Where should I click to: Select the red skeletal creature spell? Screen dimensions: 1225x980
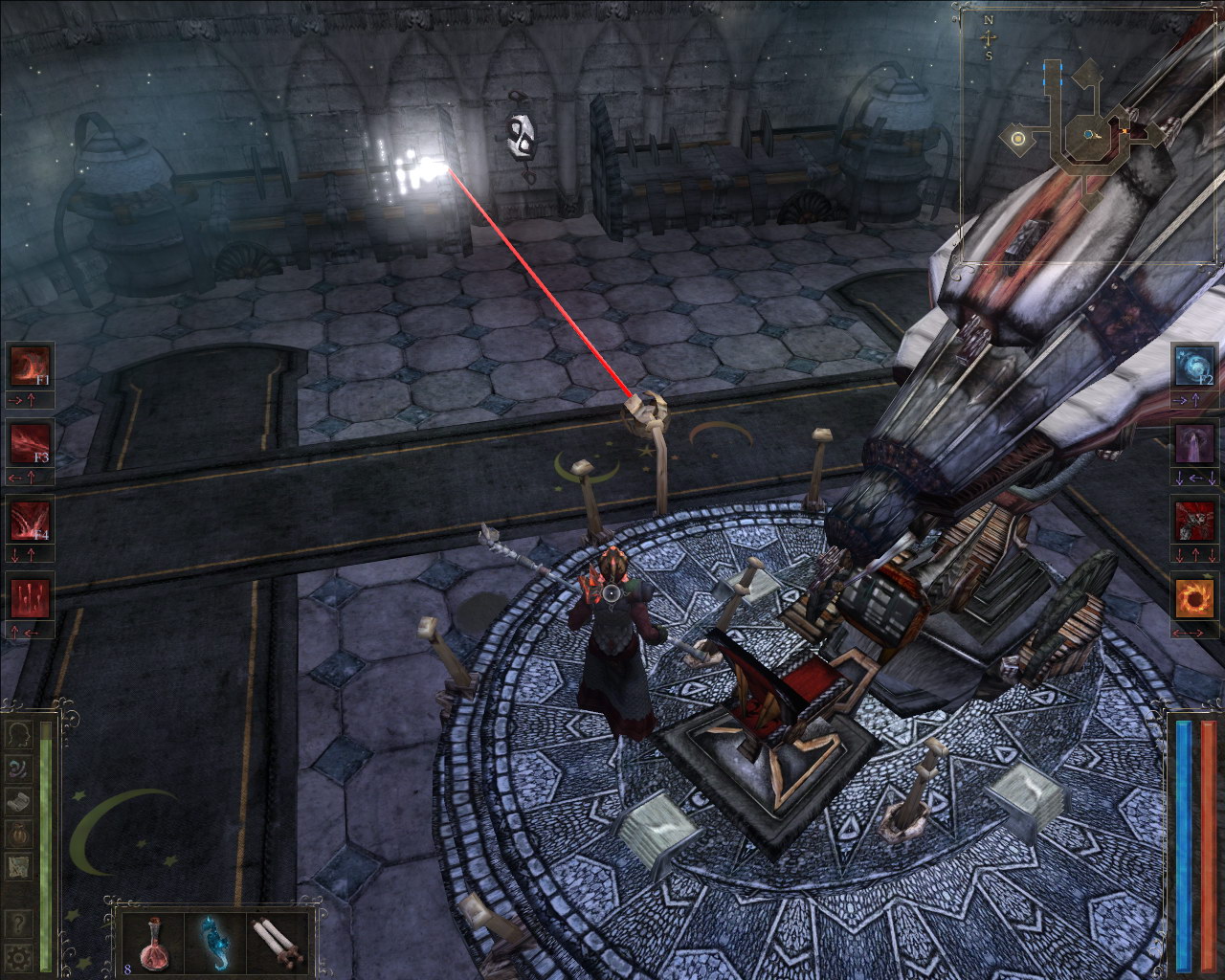[x=1194, y=521]
